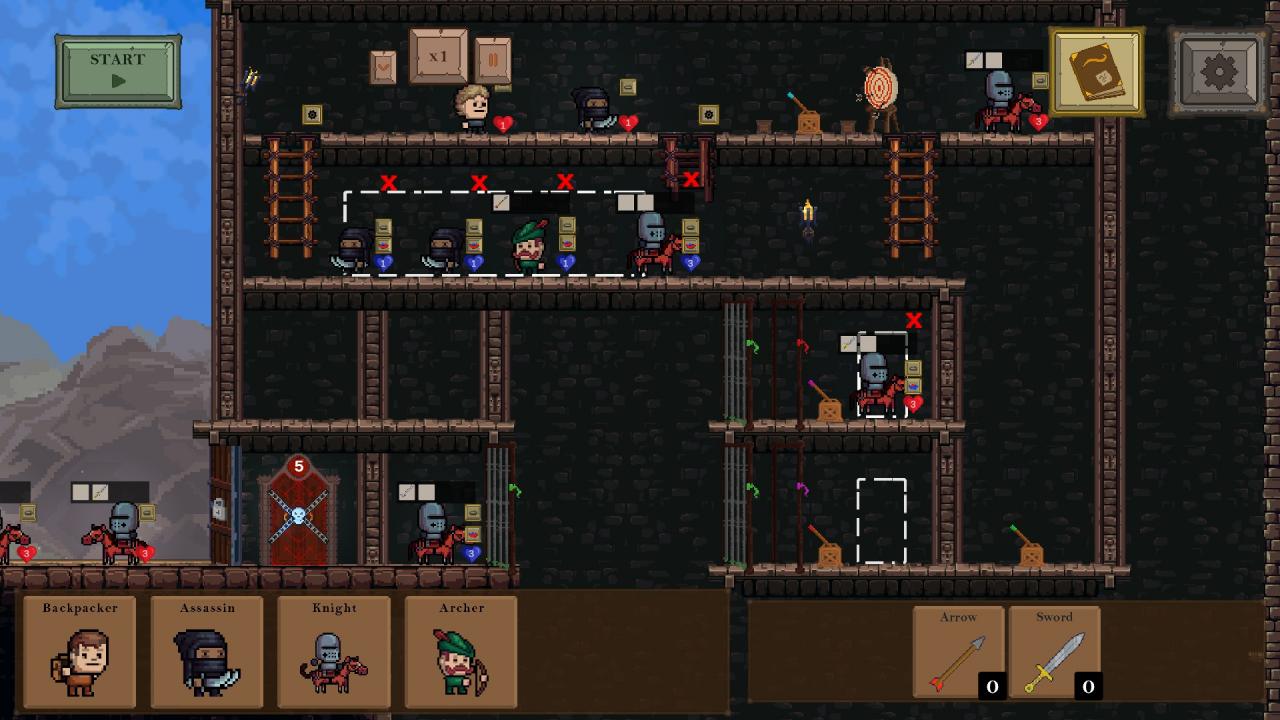Click the empty dashed placement slot
The height and width of the screenshot is (720, 1280).
point(881,521)
